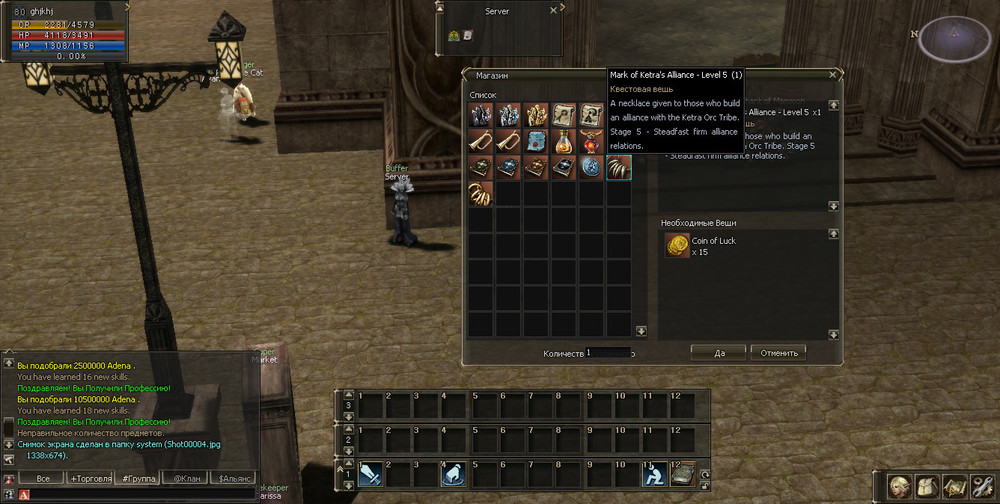
Task: Open the inventory backpack icon
Action: pos(927,487)
